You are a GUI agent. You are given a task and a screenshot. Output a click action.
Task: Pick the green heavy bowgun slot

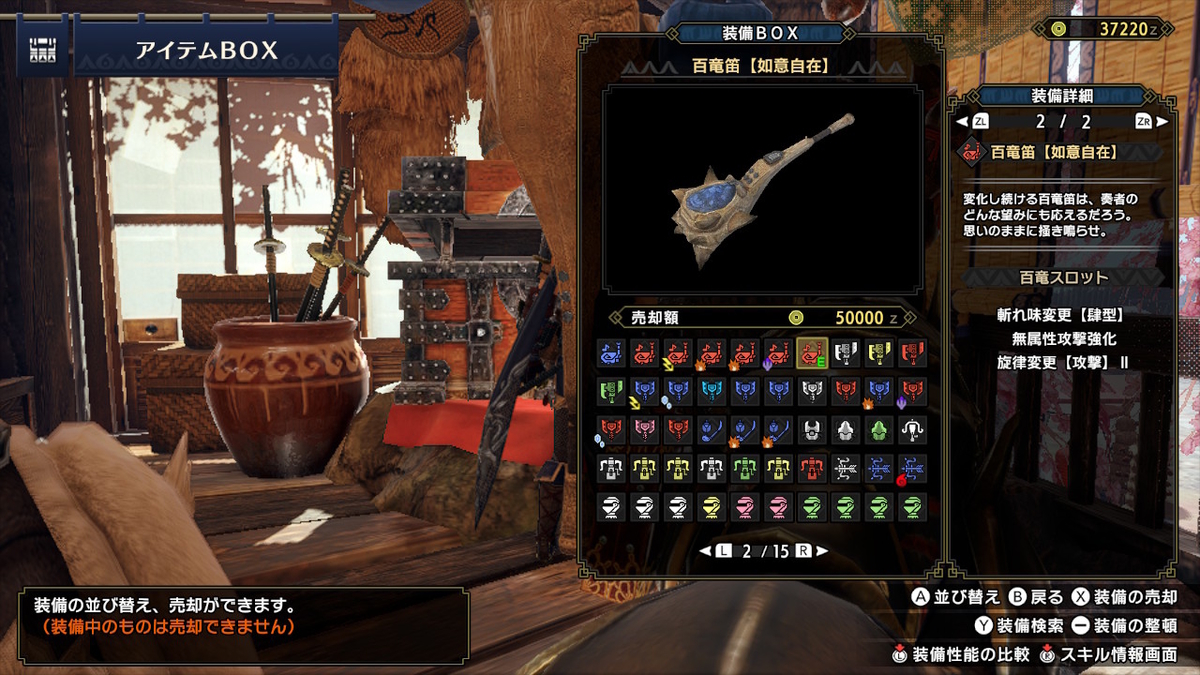click(x=744, y=468)
